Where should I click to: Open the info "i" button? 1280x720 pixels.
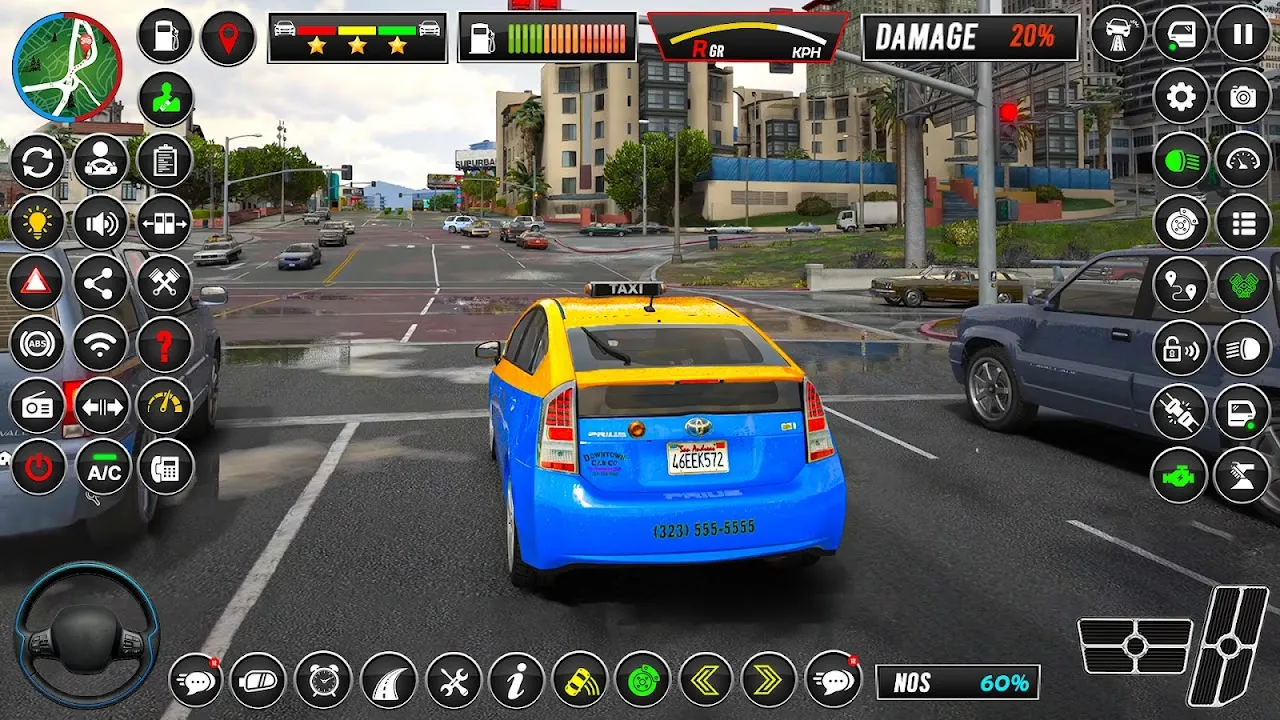click(516, 681)
